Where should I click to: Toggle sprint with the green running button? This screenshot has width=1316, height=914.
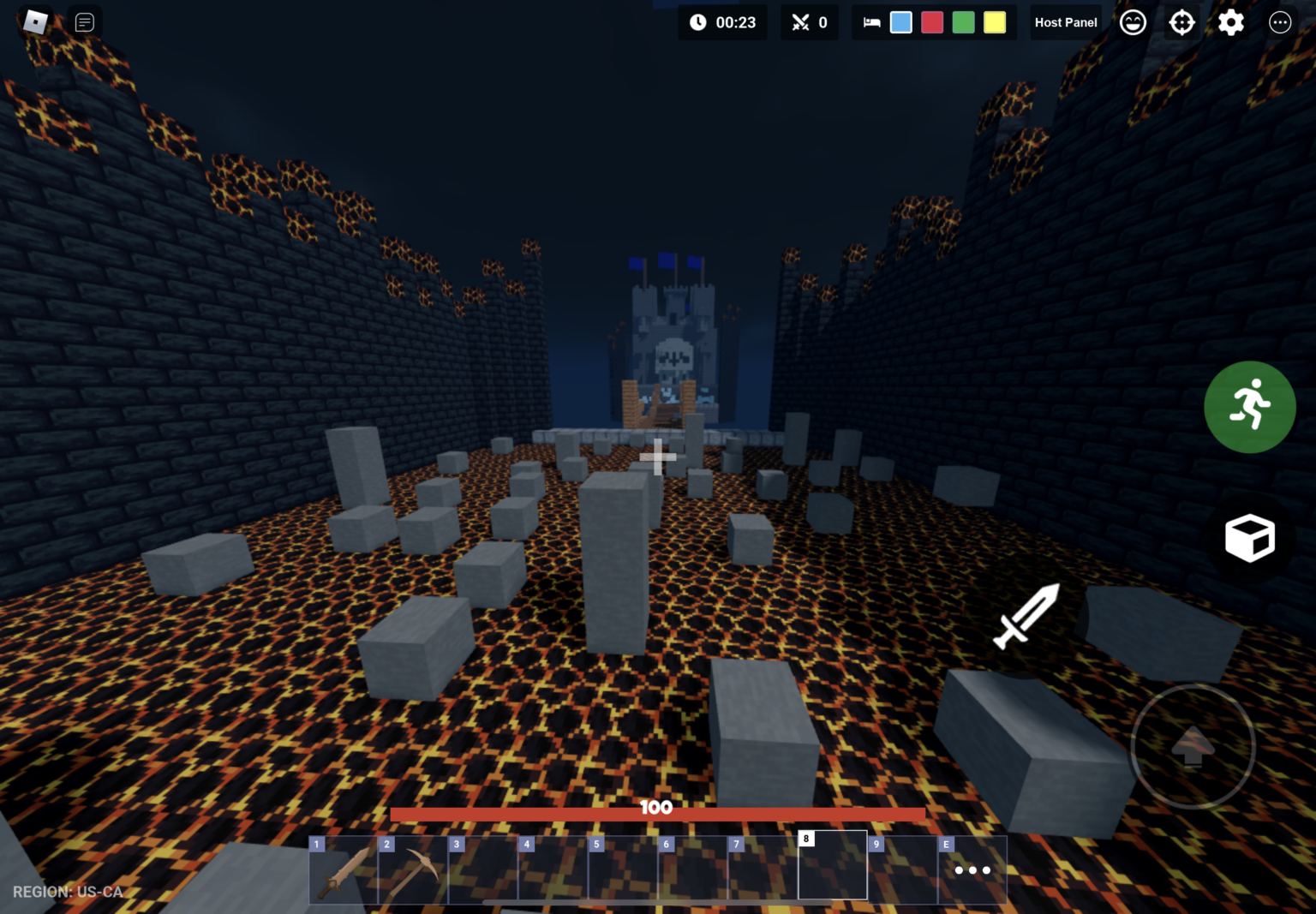[x=1249, y=407]
